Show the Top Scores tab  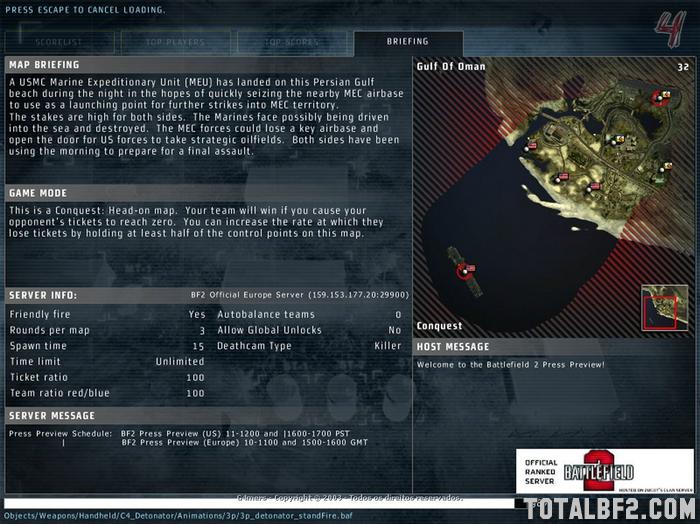click(x=292, y=42)
